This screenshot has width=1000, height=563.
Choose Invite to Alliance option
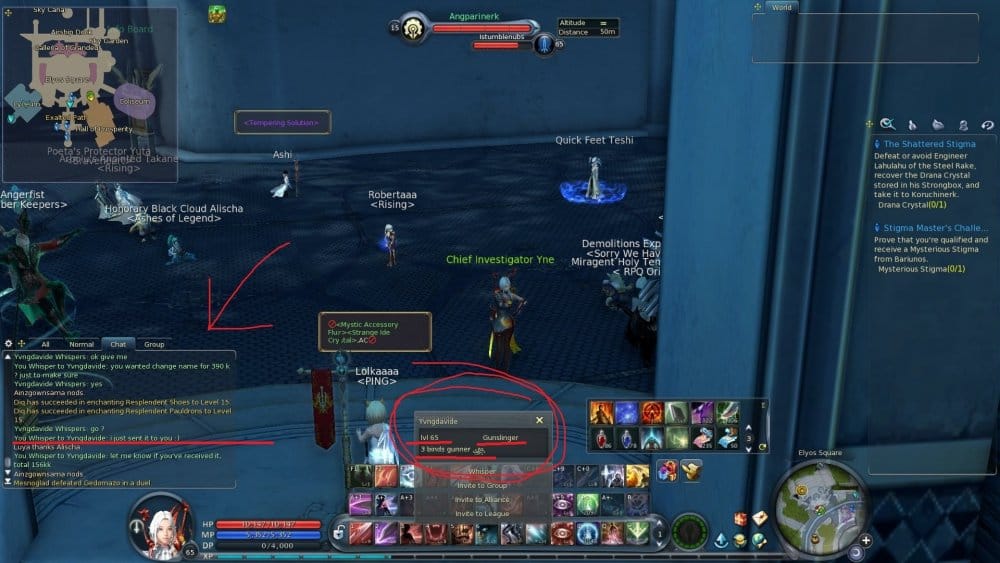[x=482, y=499]
